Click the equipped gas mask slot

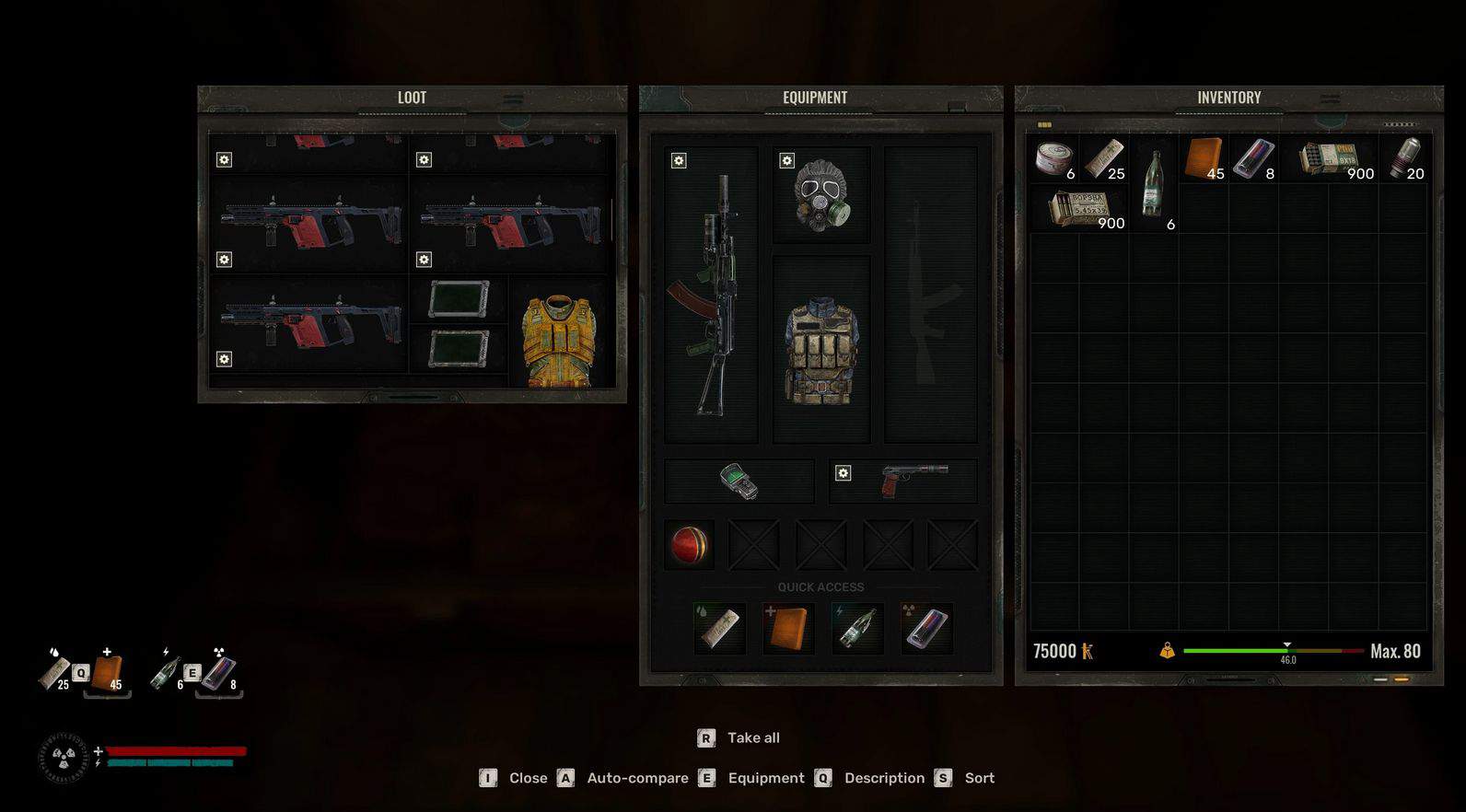click(x=820, y=194)
